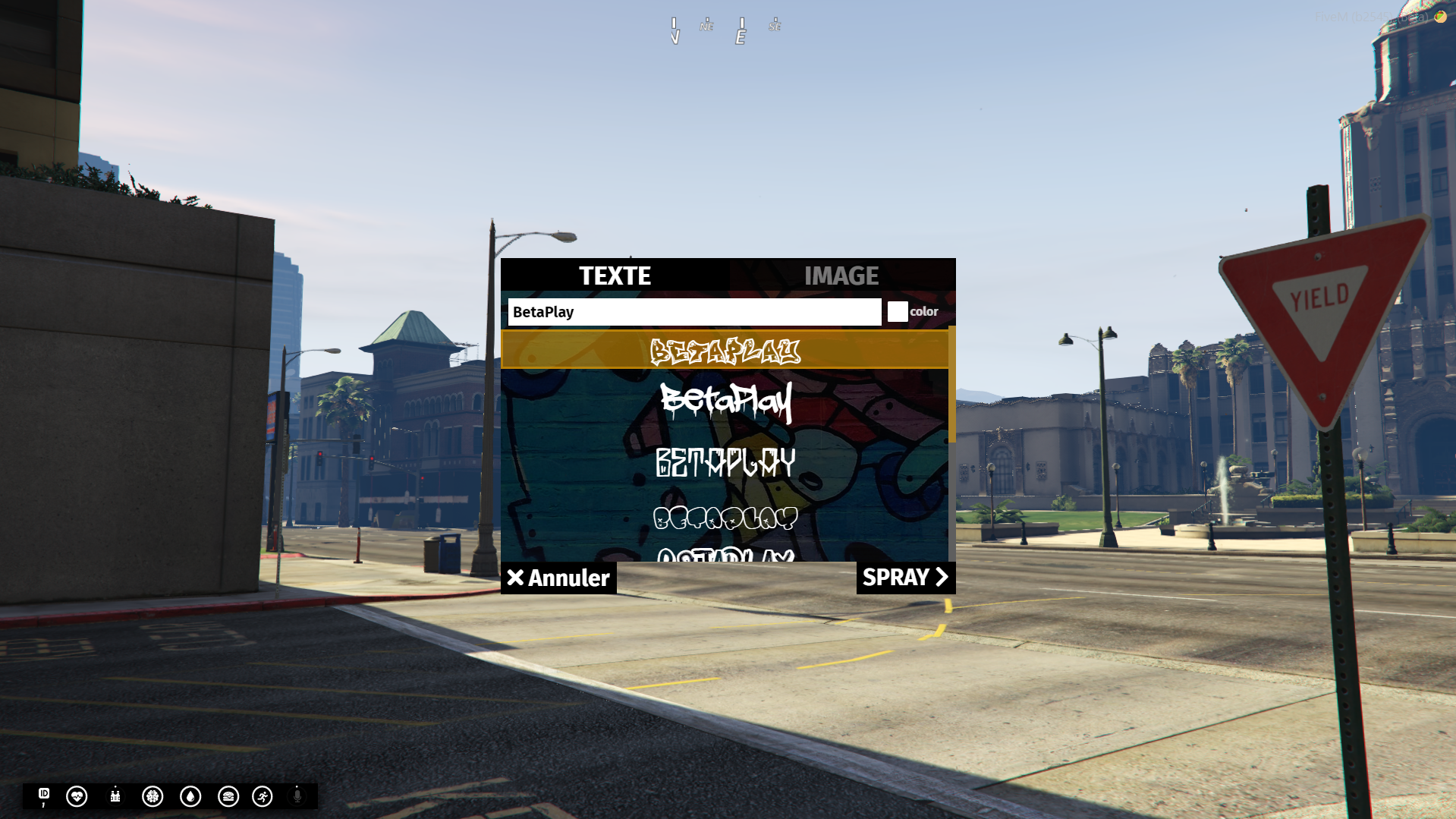This screenshot has height=819, width=1456.
Task: Pick the tall angular outlined BETAPLAY font
Action: pos(725,461)
